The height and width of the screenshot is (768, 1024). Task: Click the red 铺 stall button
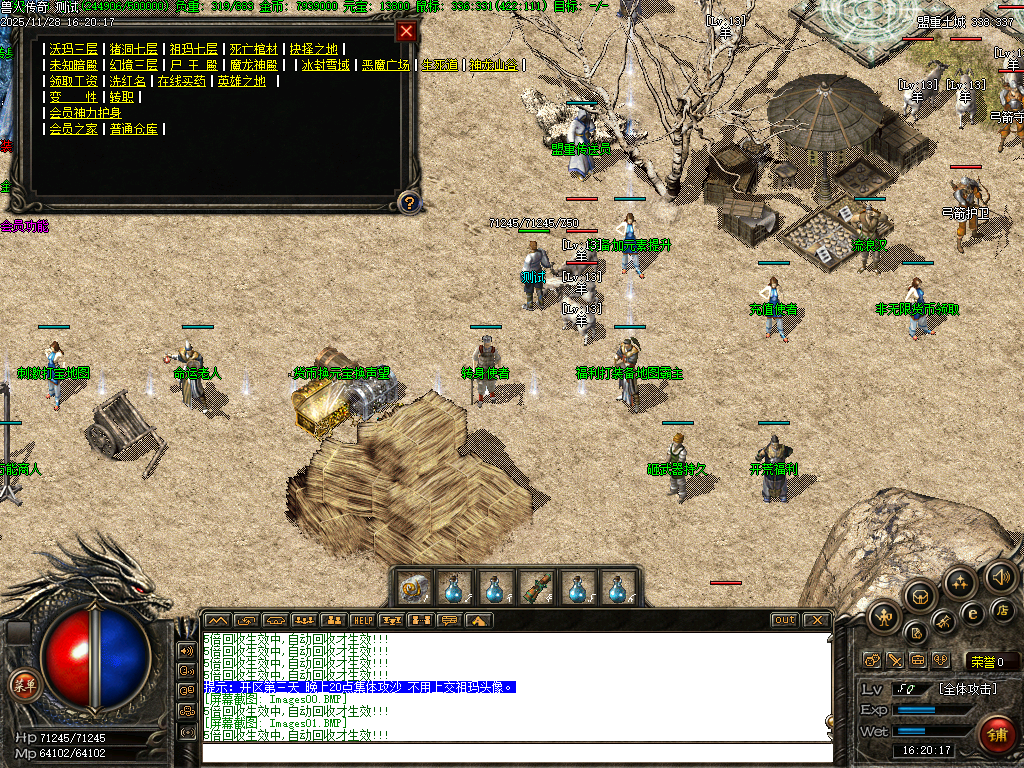coord(997,735)
